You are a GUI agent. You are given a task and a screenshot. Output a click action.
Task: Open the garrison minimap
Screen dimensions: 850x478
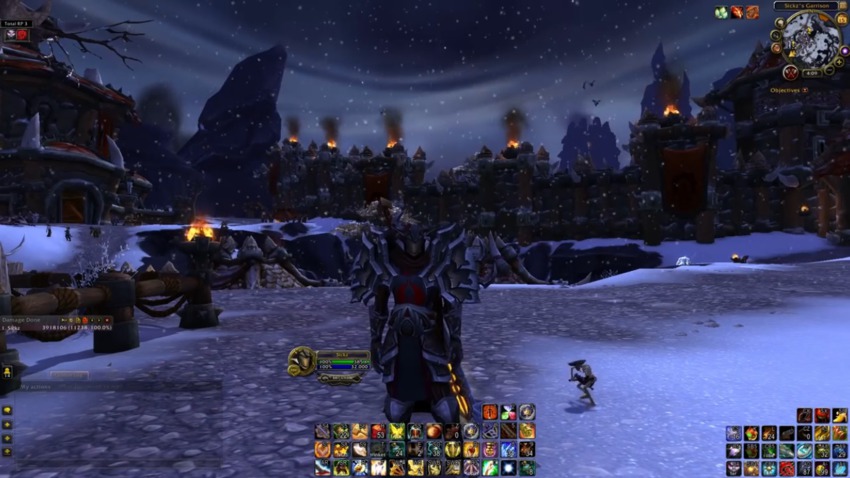click(811, 39)
